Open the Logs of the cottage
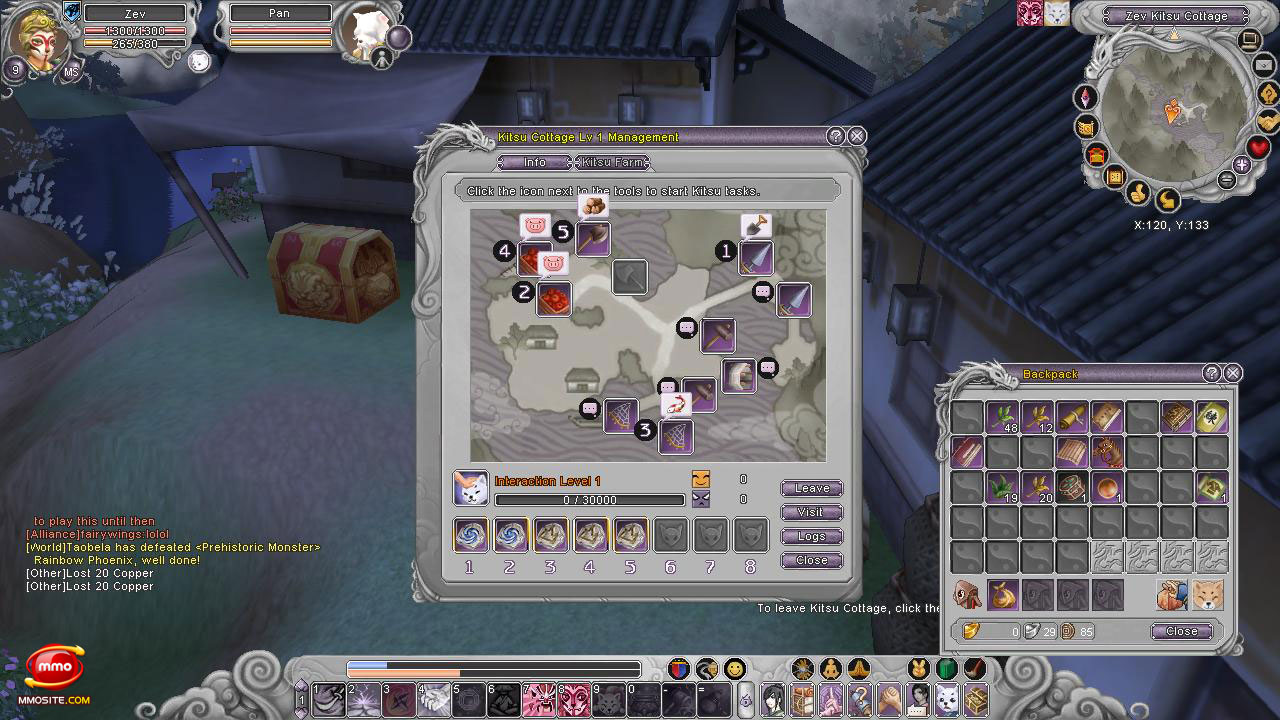Viewport: 1280px width, 720px height. pos(811,536)
